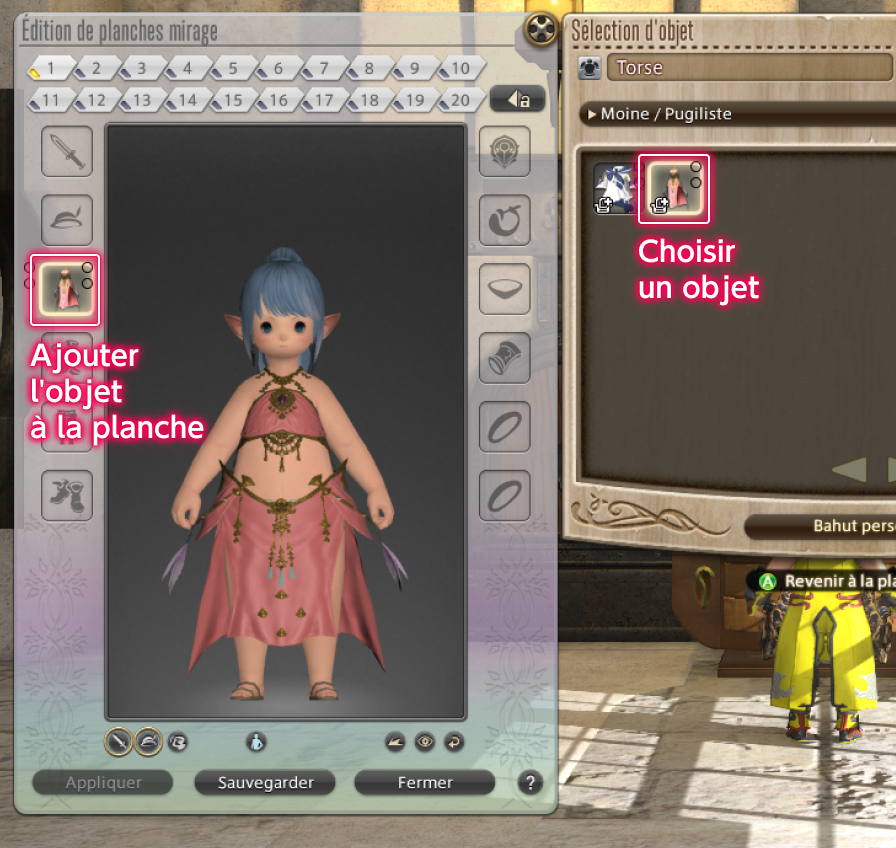Viewport: 896px width, 848px height.
Task: Switch to glamour plate 14
Action: pyautogui.click(x=187, y=100)
